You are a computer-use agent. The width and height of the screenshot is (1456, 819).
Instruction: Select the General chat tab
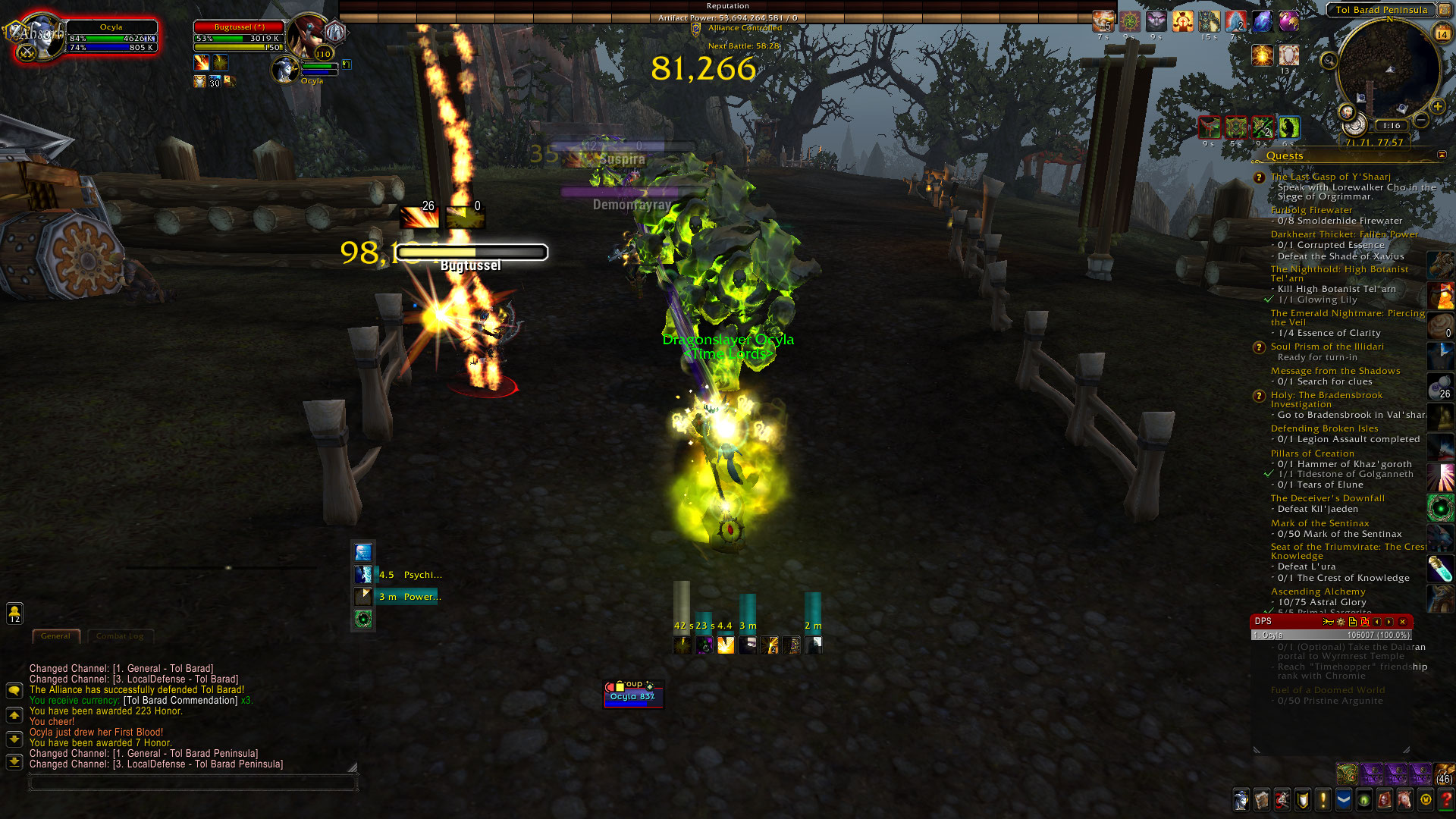point(55,636)
